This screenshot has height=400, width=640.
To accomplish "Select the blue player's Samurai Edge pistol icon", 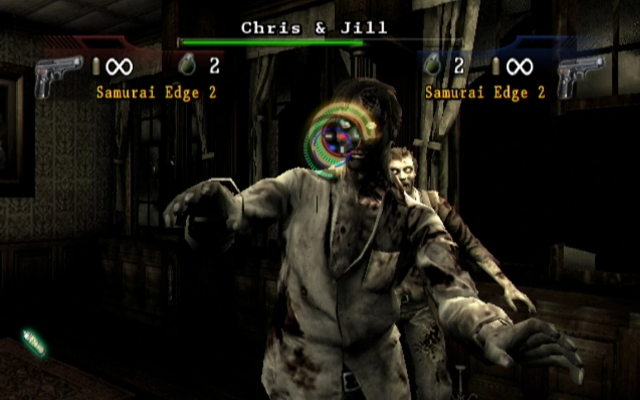I will click(579, 75).
